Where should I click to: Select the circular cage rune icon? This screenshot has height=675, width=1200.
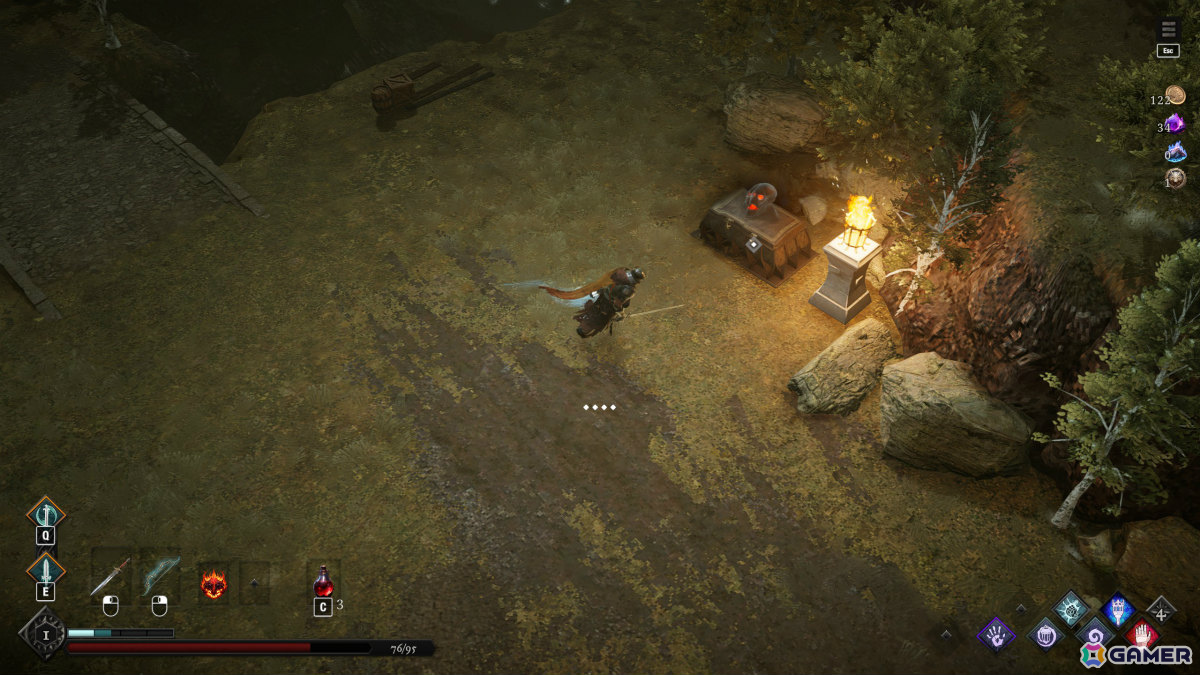click(x=1045, y=633)
